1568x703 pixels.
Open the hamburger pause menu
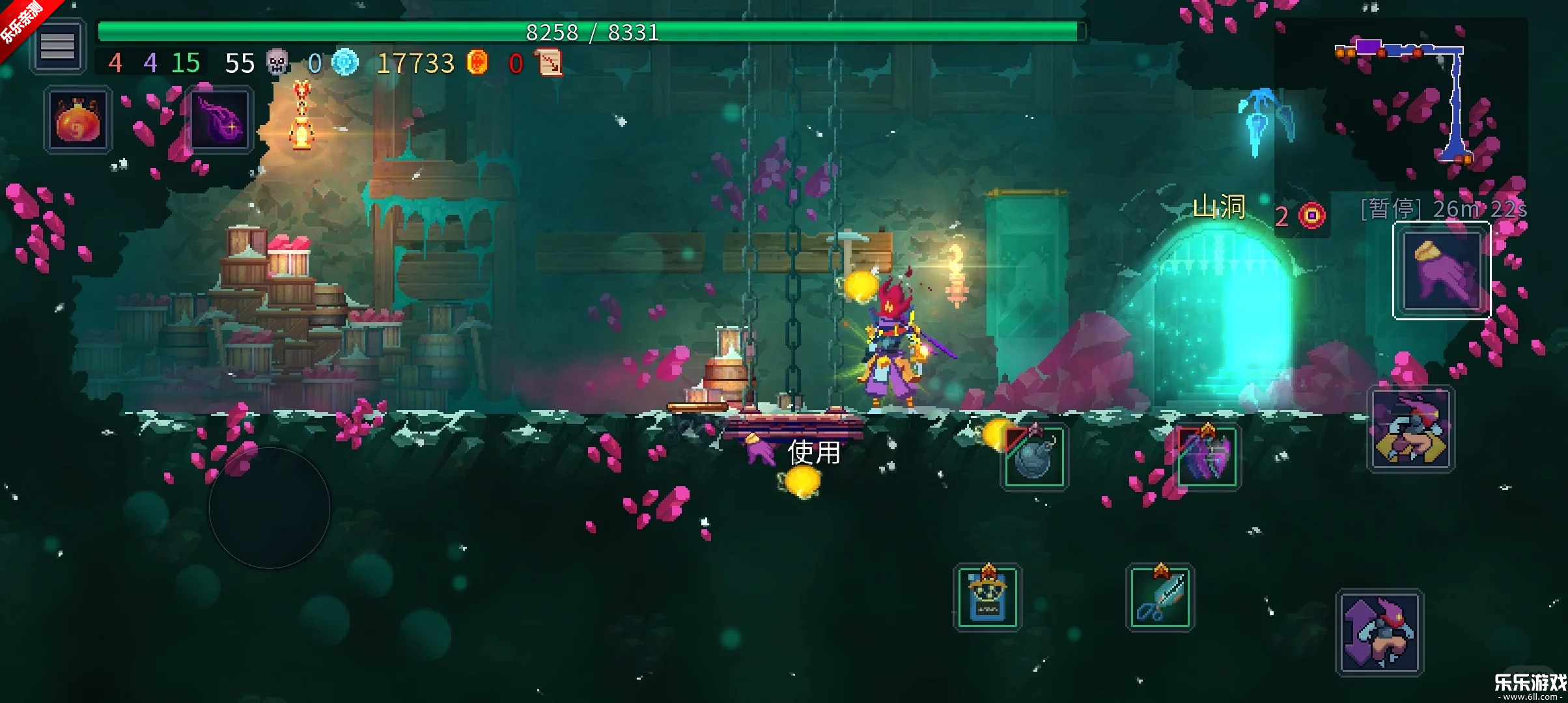point(57,46)
